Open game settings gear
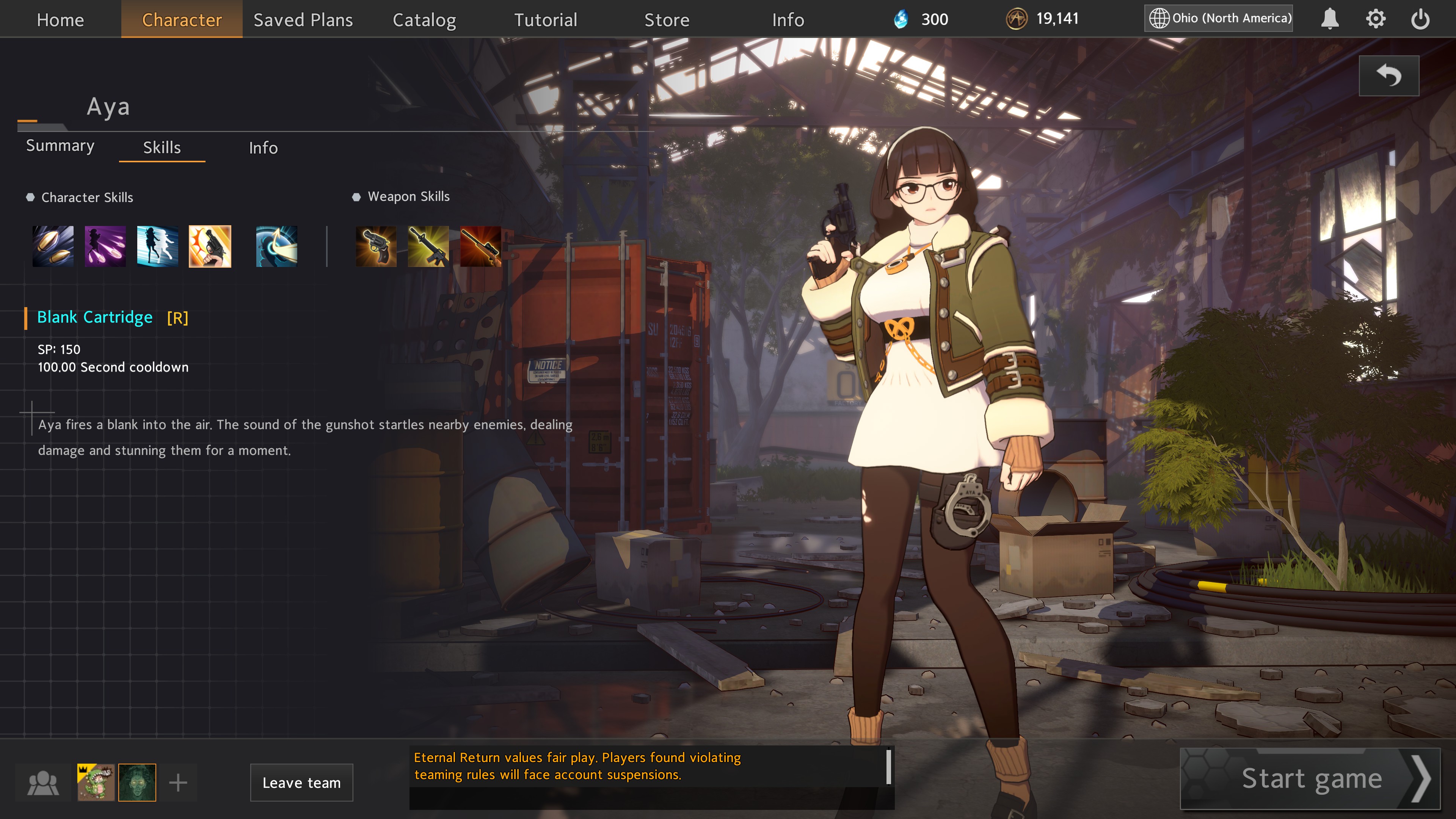This screenshot has width=1456, height=819. coord(1376,19)
